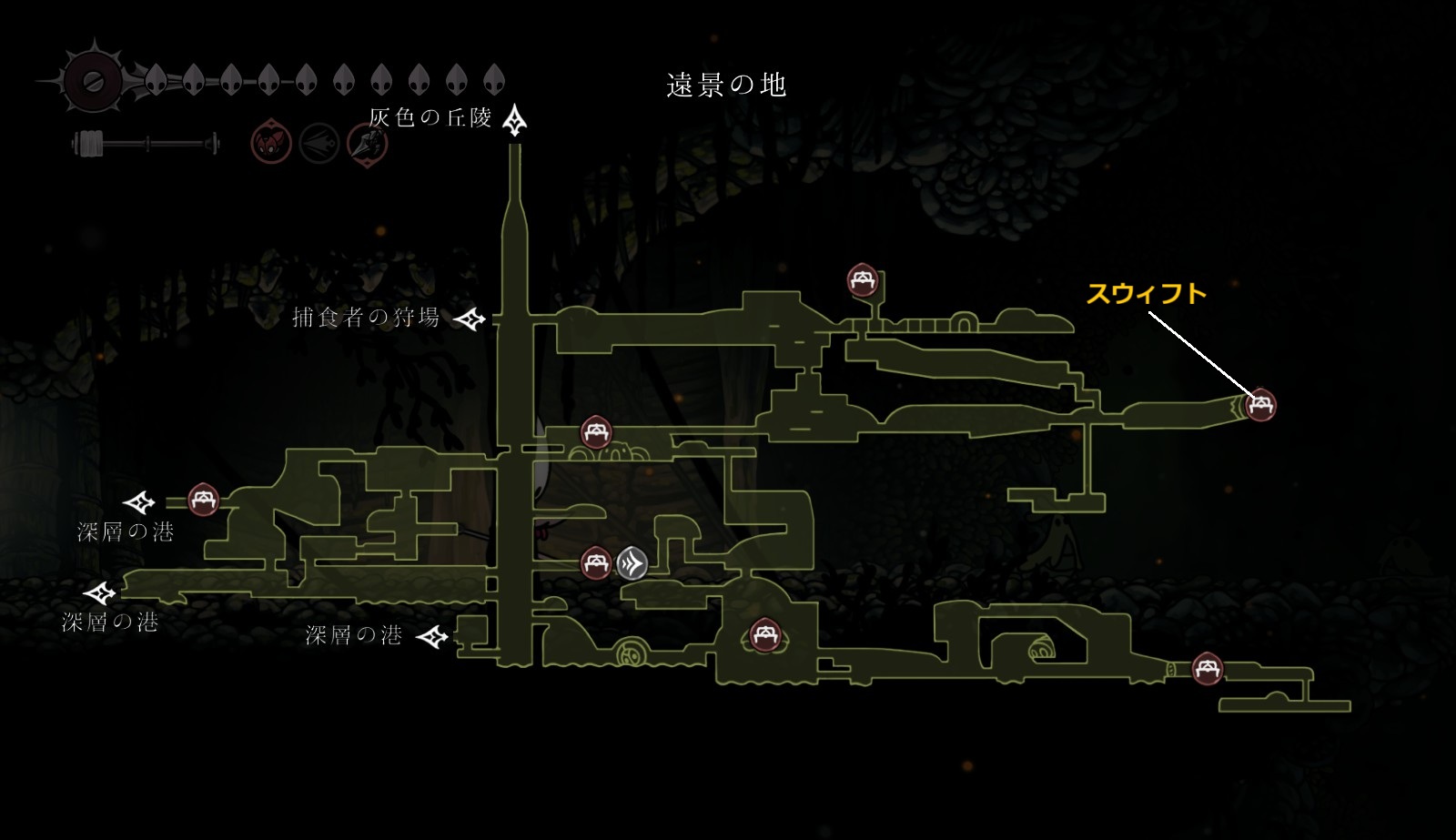The width and height of the screenshot is (1456, 840).
Task: Select the grey dart tool icon
Action: [318, 144]
